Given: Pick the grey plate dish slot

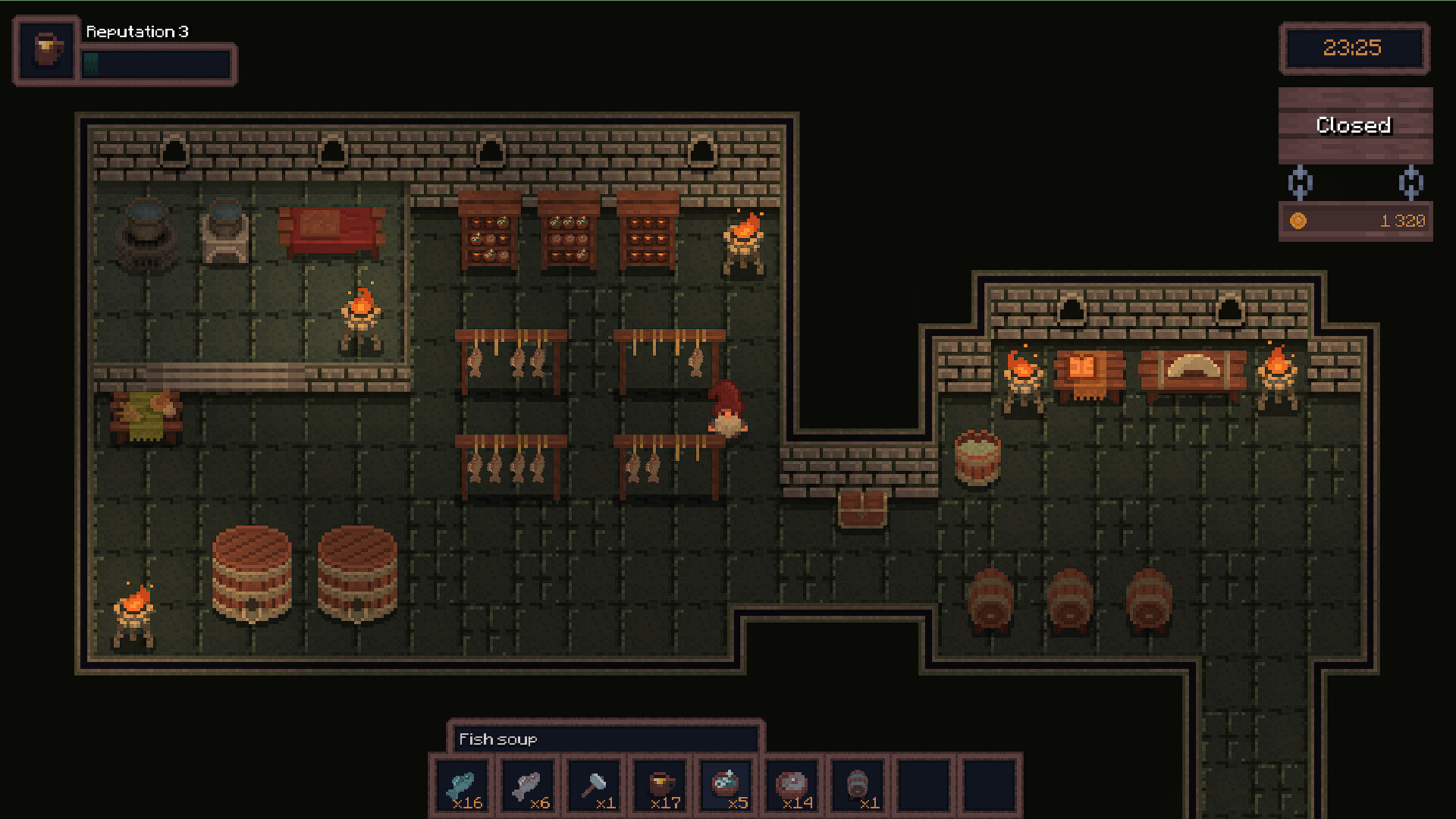Looking at the screenshot, I should 793,787.
